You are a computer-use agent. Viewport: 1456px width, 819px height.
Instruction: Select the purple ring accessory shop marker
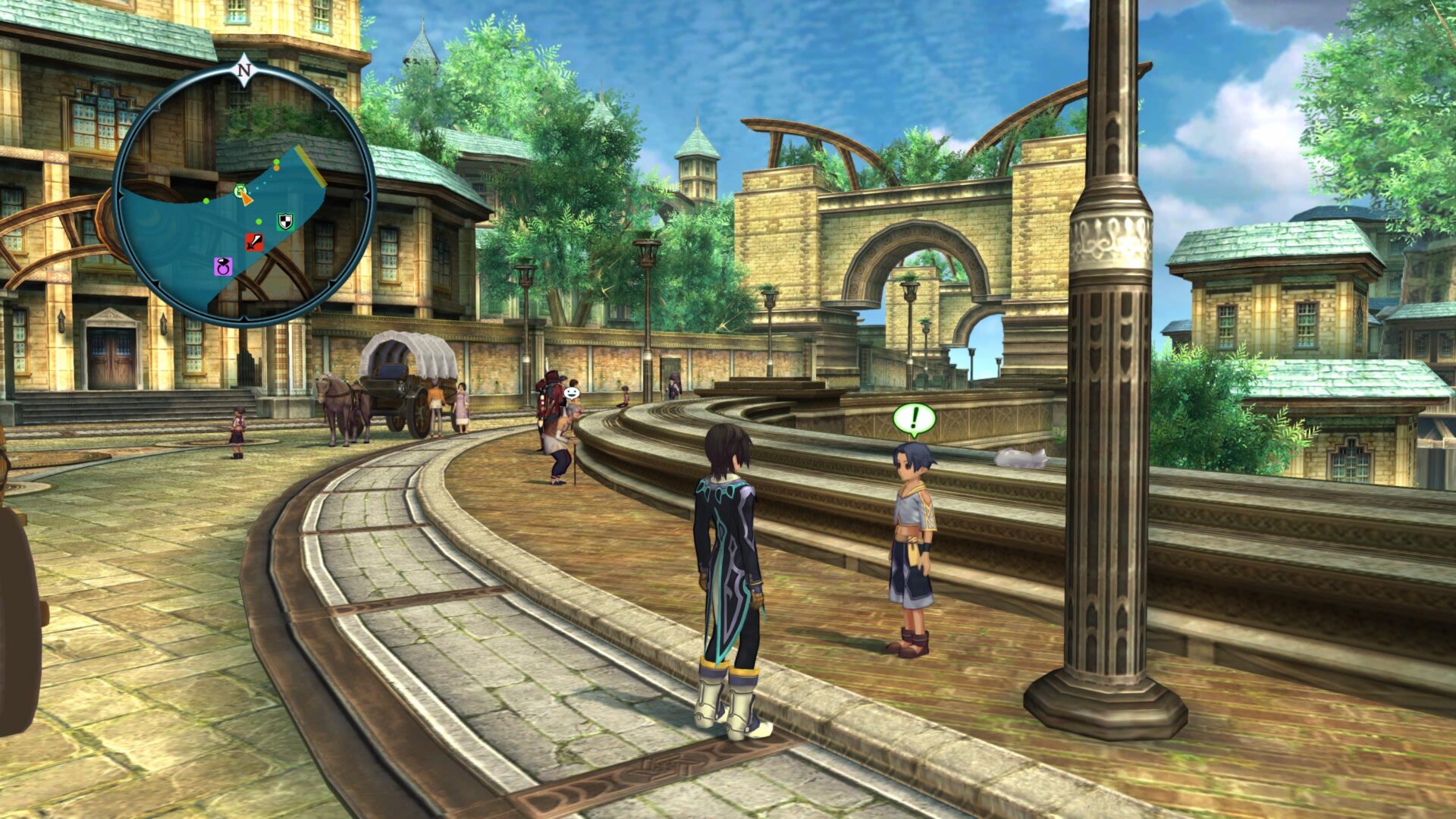point(223,265)
